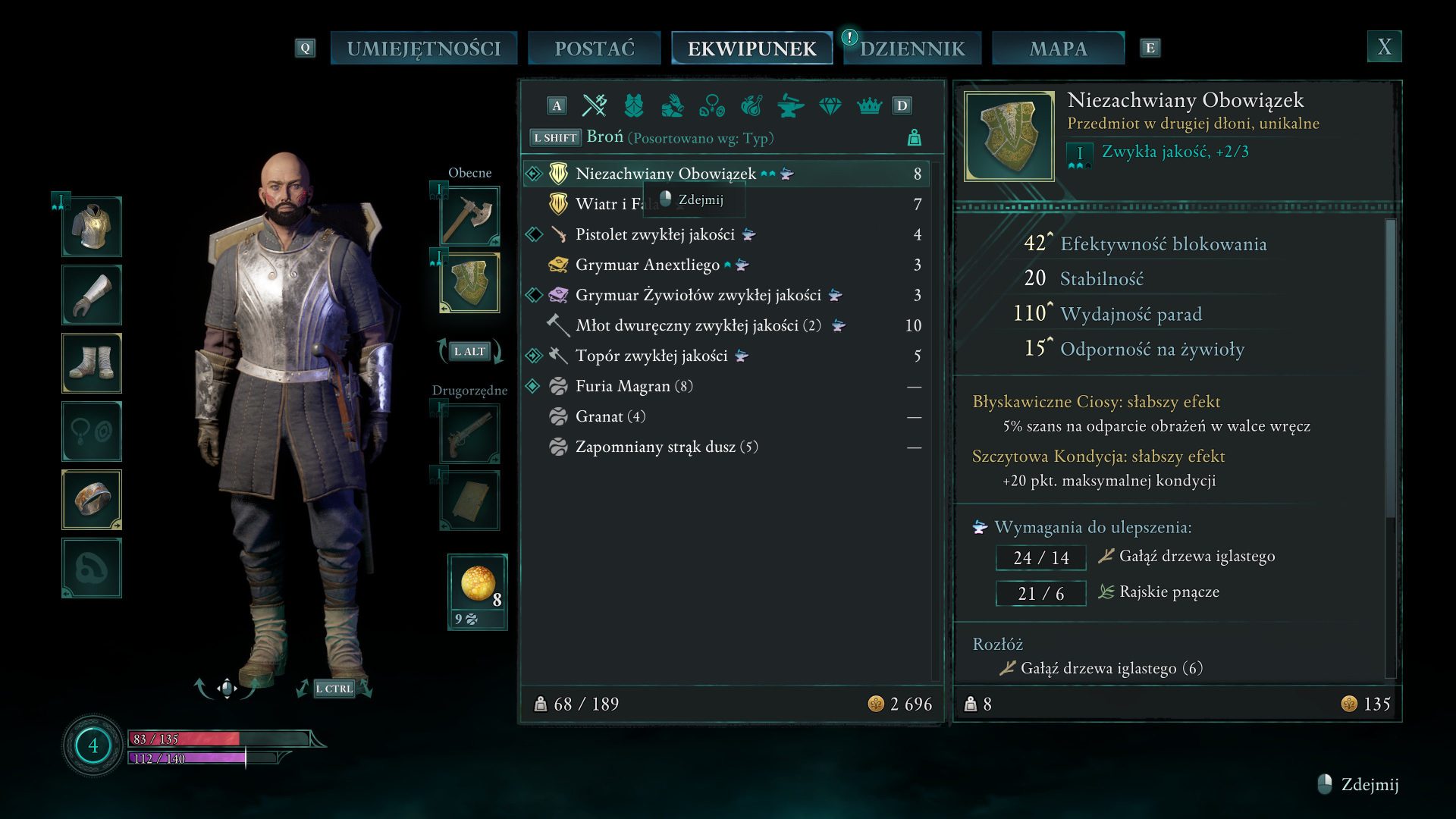Viewport: 1456px width, 819px height.
Task: Open the equipped boots slot
Action: 92,363
